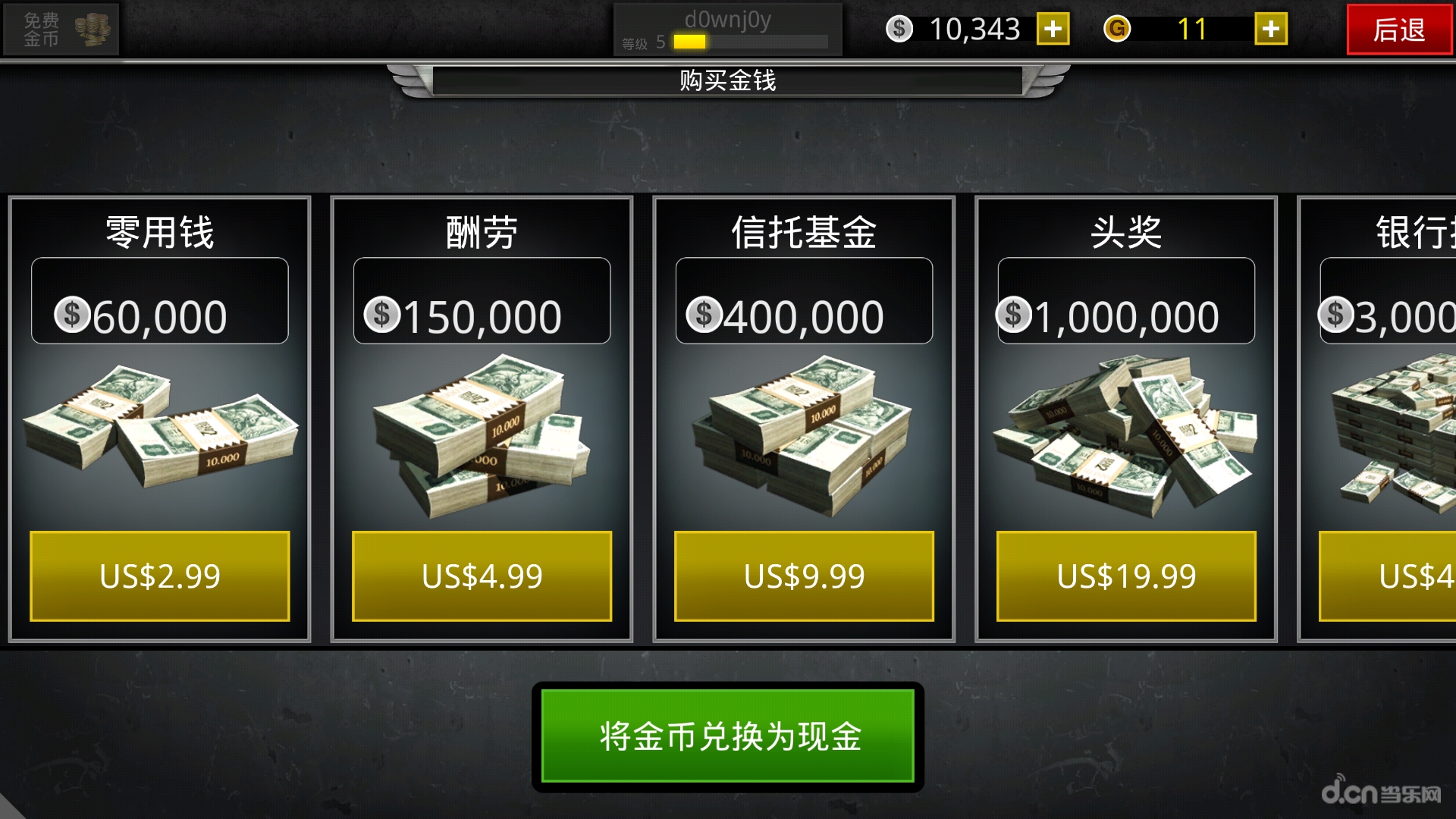Choose the 零用钱 $60,000 cash stack image
This screenshot has height=819, width=1456.
(x=159, y=432)
